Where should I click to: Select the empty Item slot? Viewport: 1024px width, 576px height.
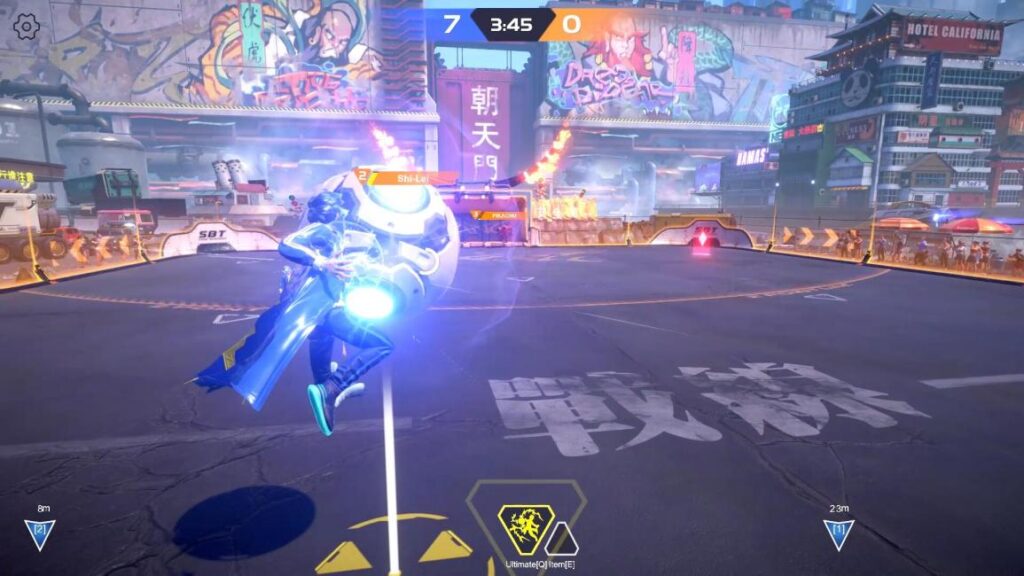(561, 541)
